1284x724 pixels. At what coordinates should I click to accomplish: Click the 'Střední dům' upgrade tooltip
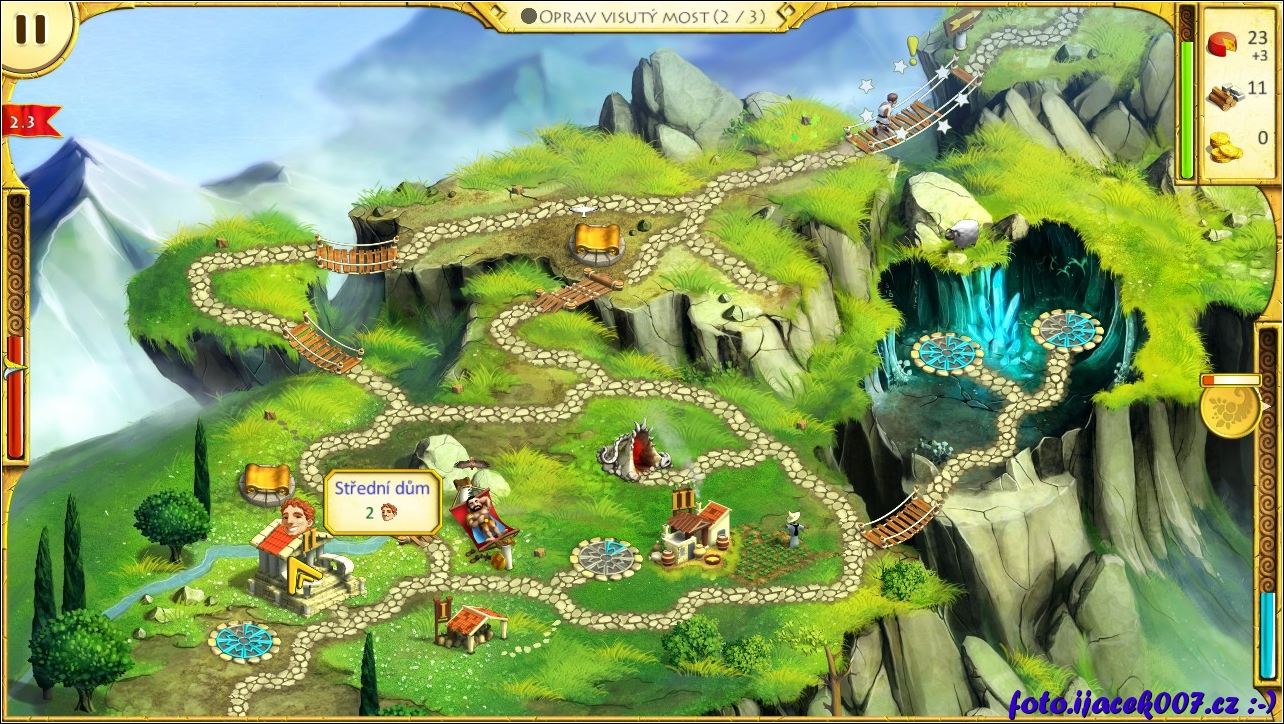pyautogui.click(x=383, y=501)
